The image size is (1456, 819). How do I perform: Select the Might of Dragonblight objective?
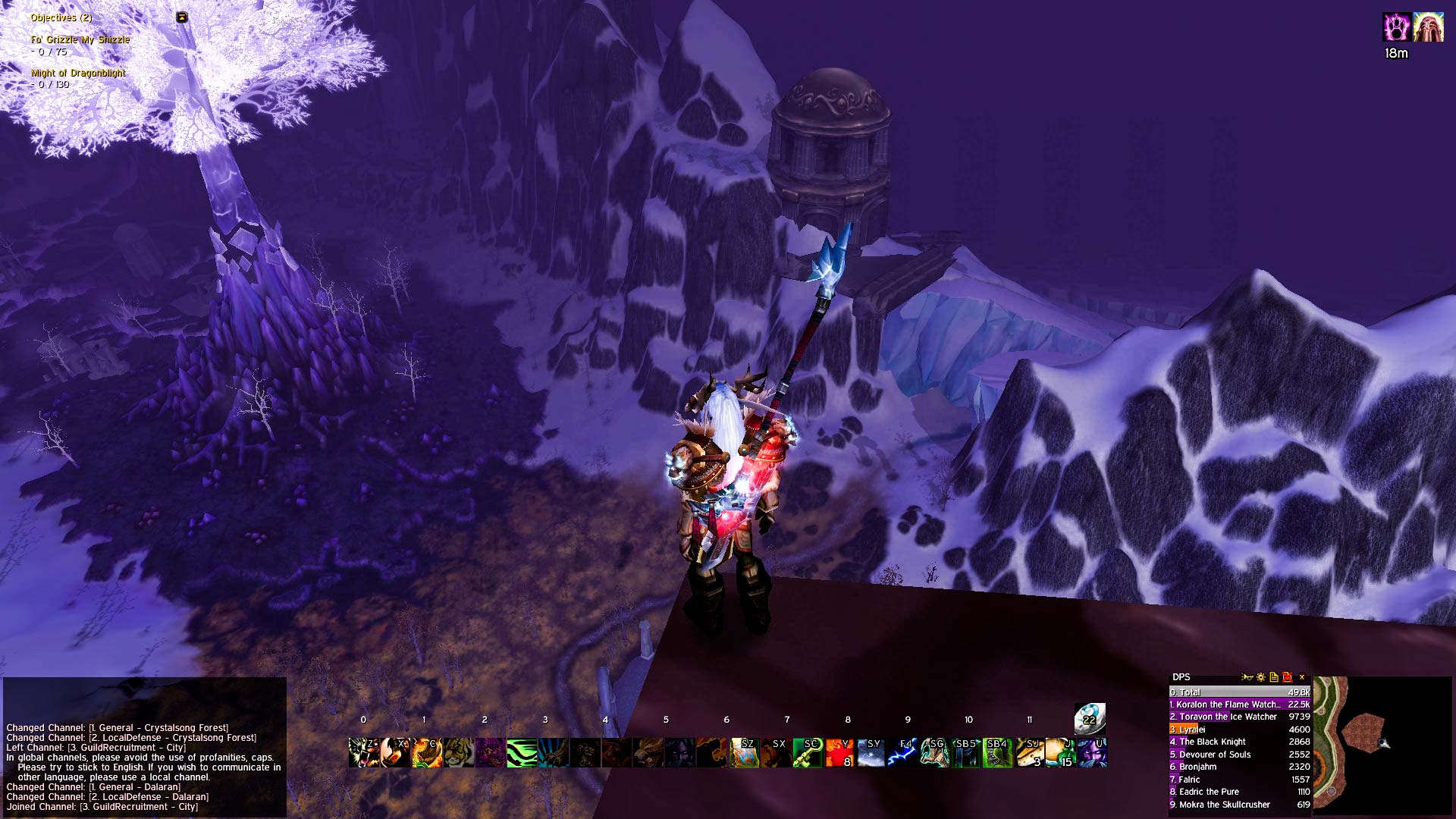[x=78, y=73]
